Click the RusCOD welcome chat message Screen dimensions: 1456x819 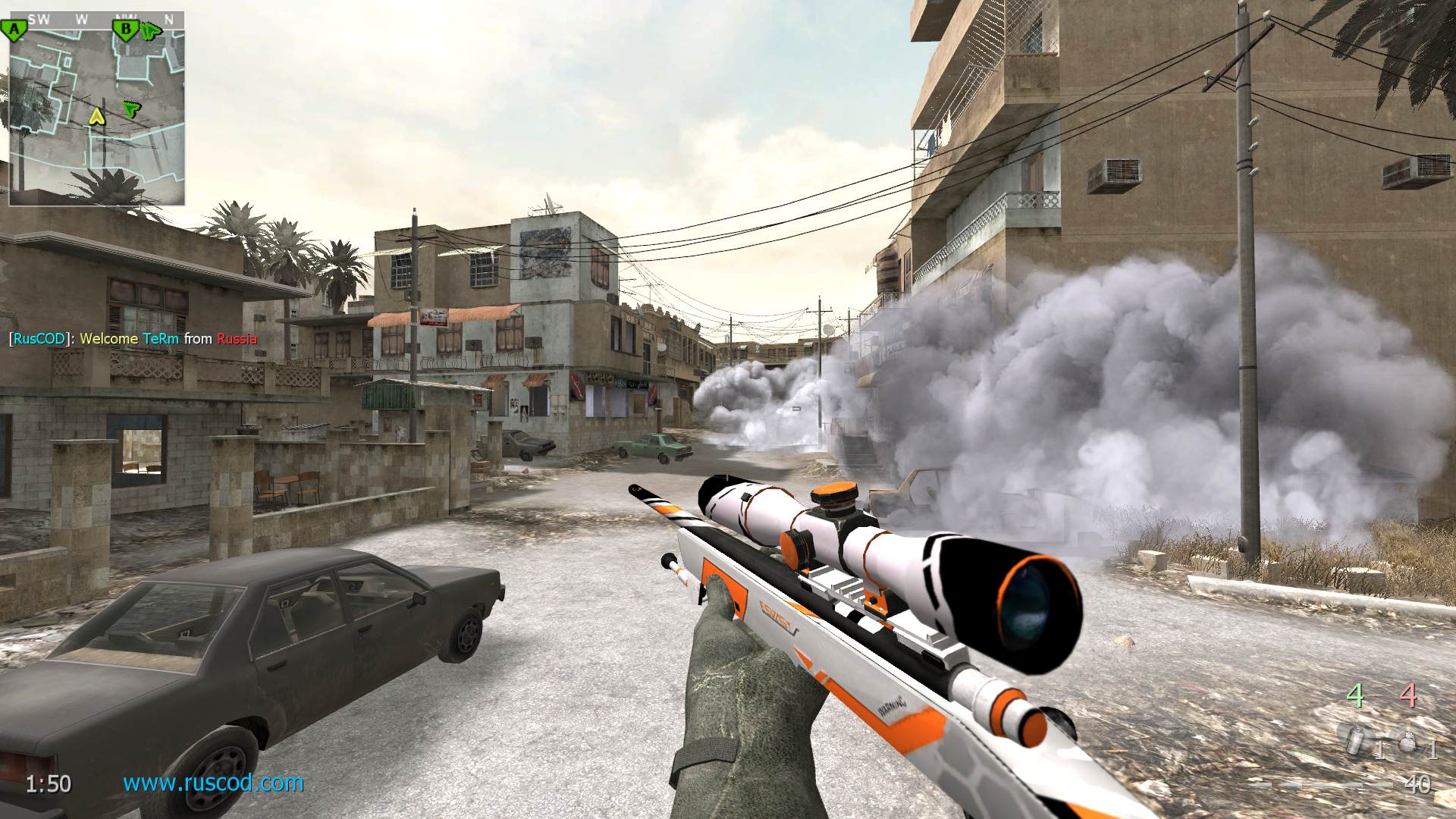click(133, 339)
